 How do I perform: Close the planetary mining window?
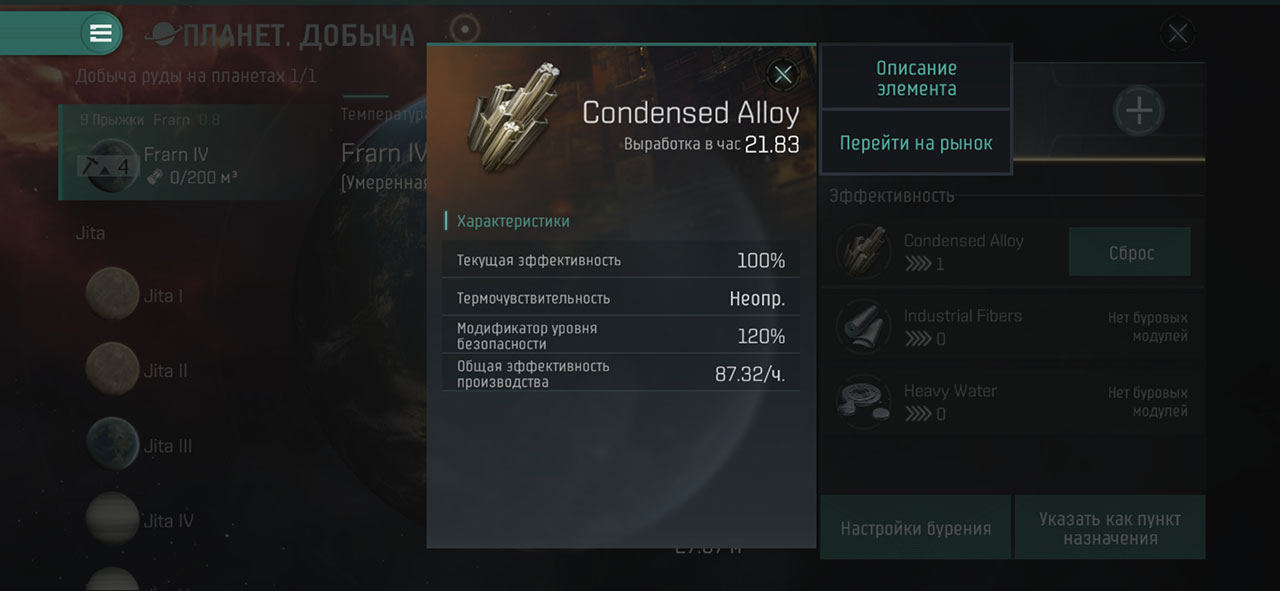(x=1178, y=35)
